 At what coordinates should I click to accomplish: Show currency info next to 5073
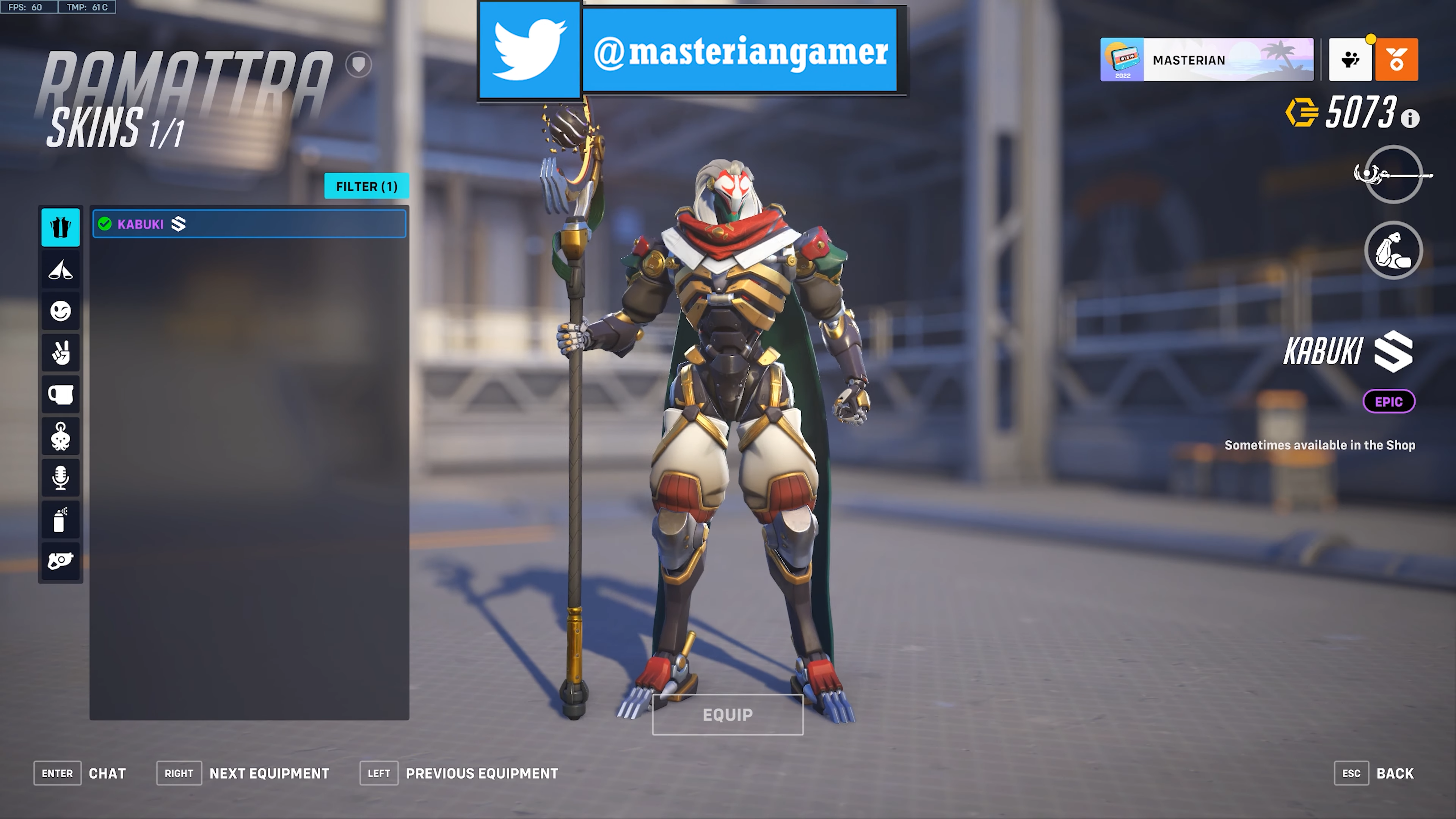coord(1410,119)
